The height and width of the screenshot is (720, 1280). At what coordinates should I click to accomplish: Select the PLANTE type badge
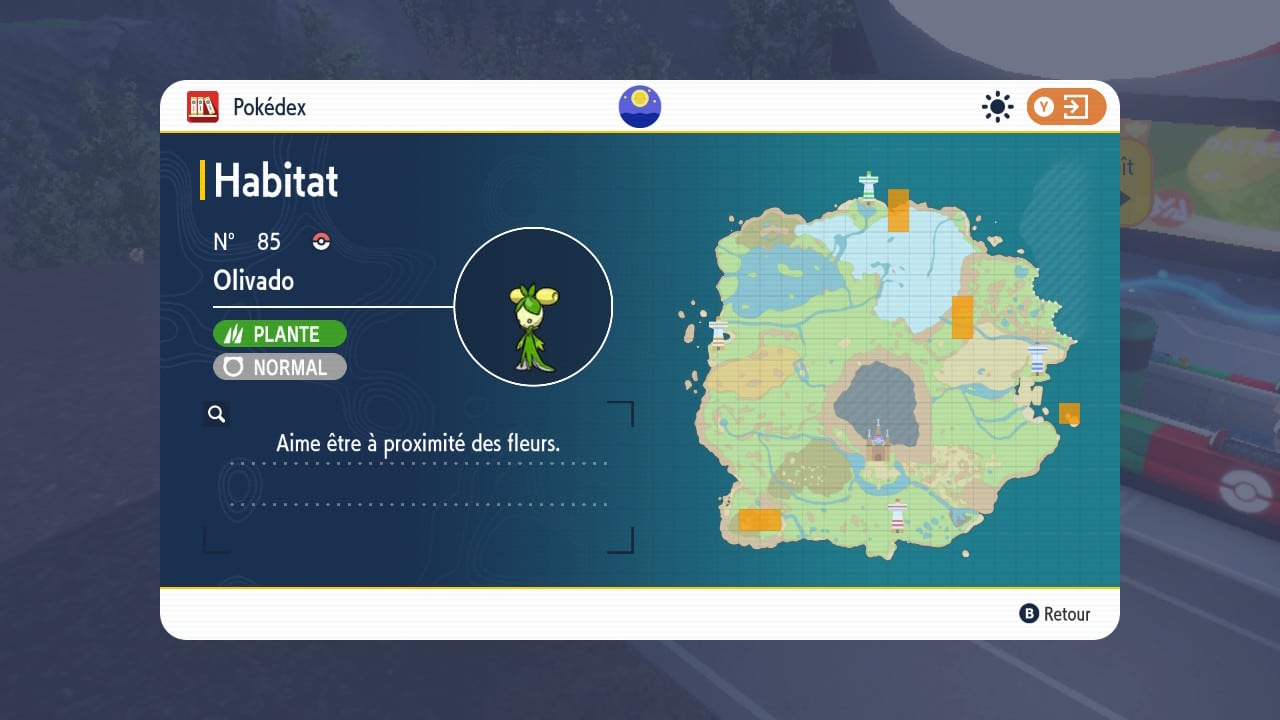(x=280, y=334)
